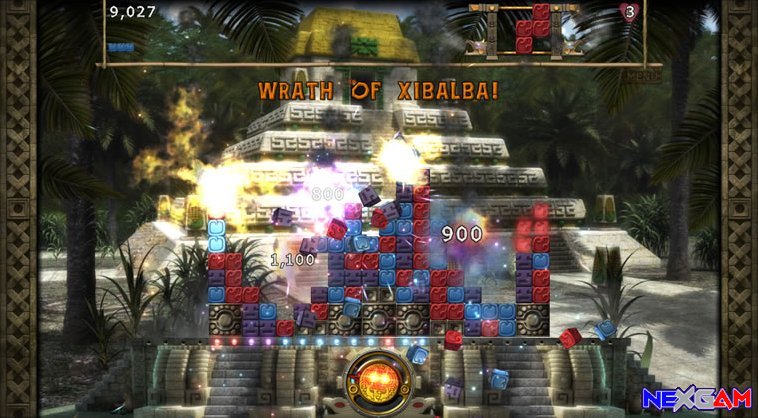Select the red next-piece preview

tap(533, 28)
